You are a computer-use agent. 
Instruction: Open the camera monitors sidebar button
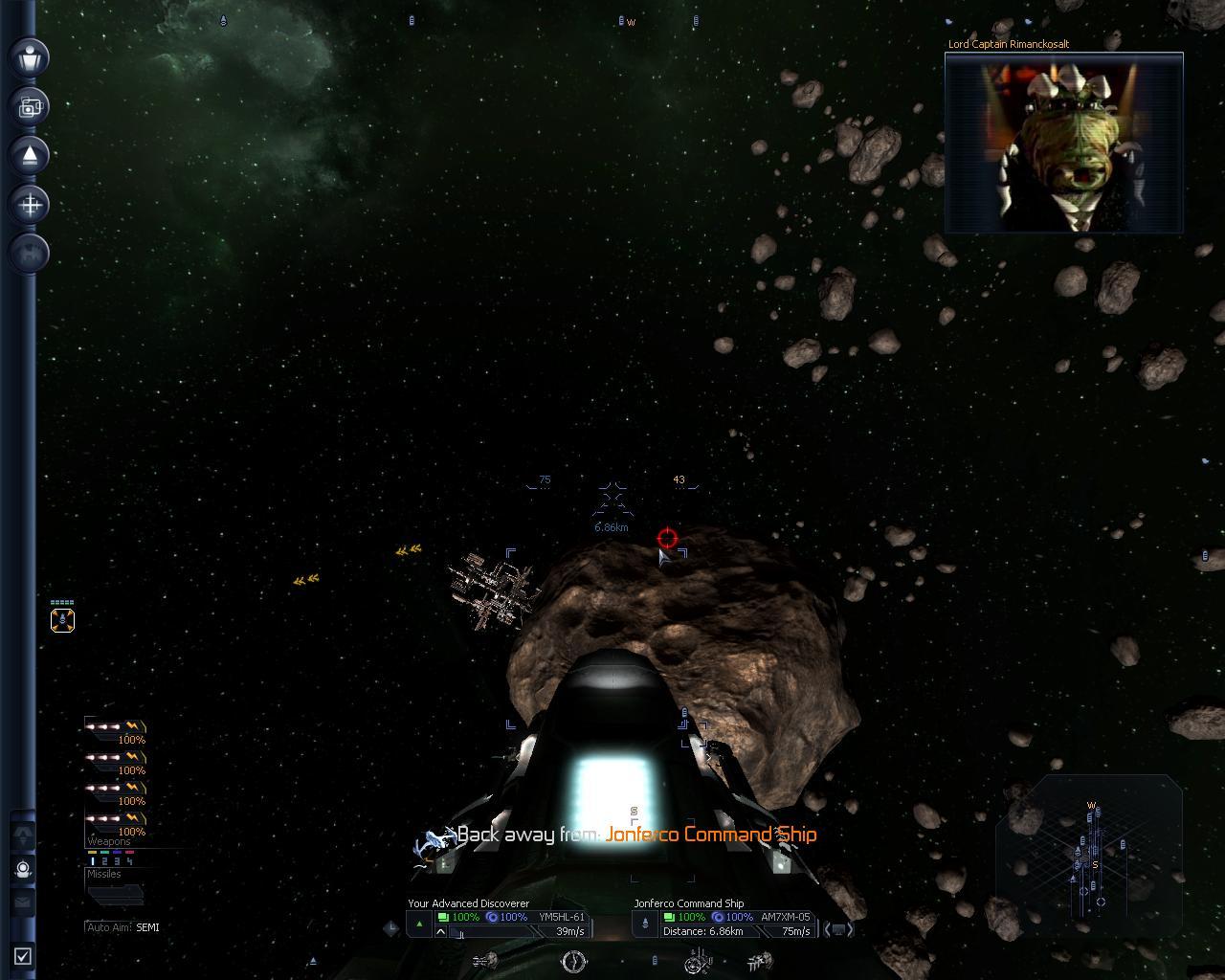point(30,106)
